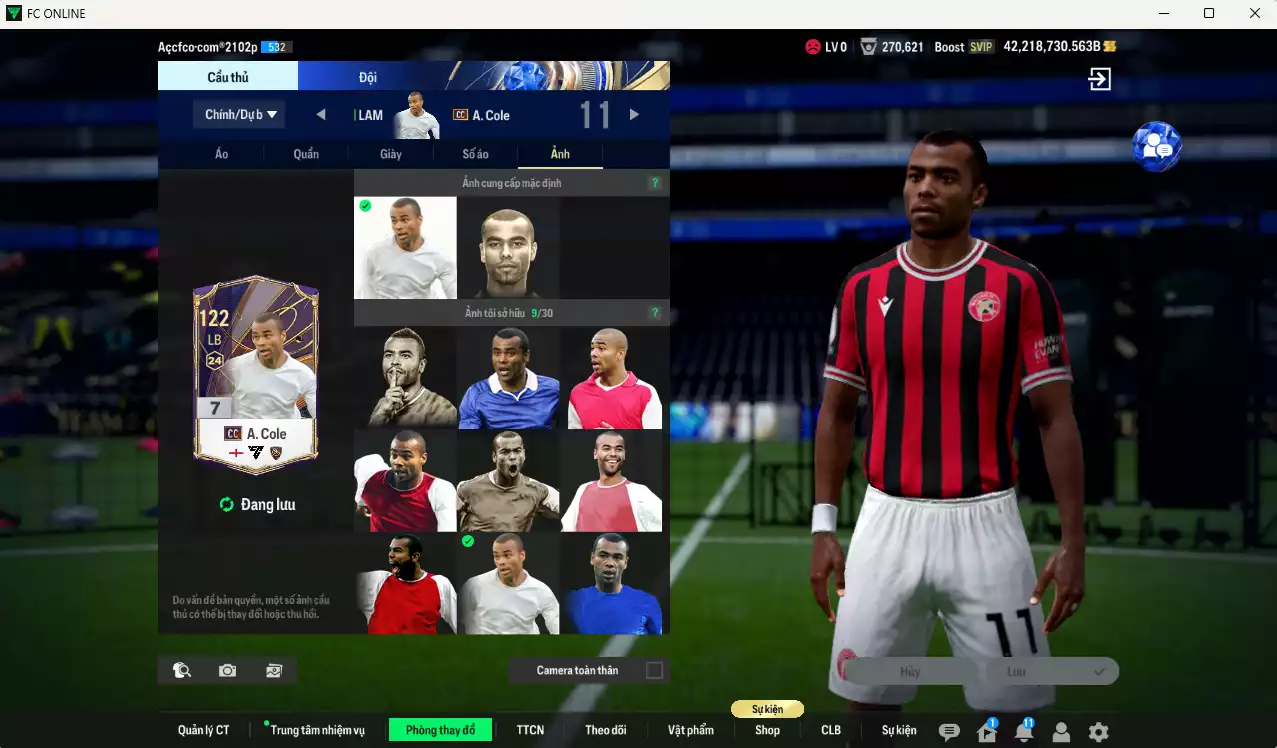Screen dimensions: 1277x748
Task: Close the FC ONLINE window
Action: click(1255, 13)
